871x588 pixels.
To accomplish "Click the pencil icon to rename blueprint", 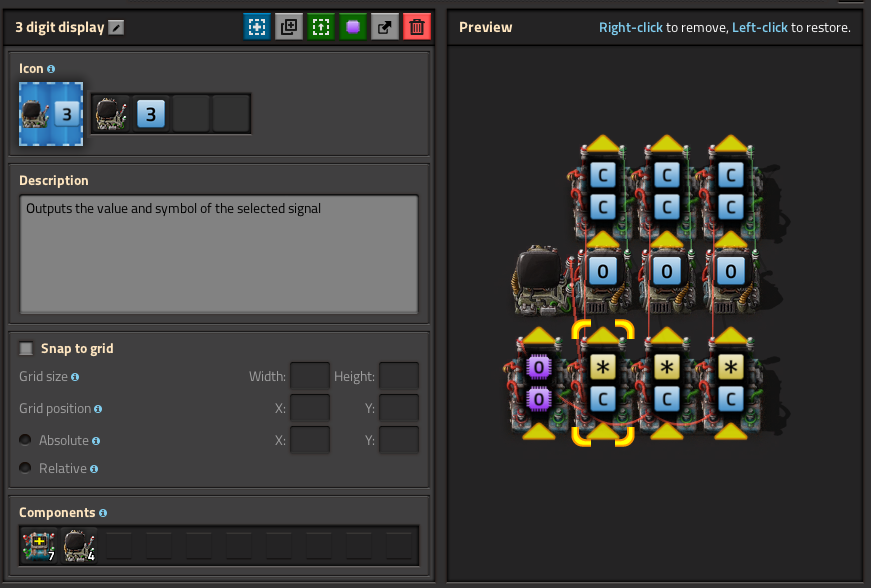I will point(117,28).
